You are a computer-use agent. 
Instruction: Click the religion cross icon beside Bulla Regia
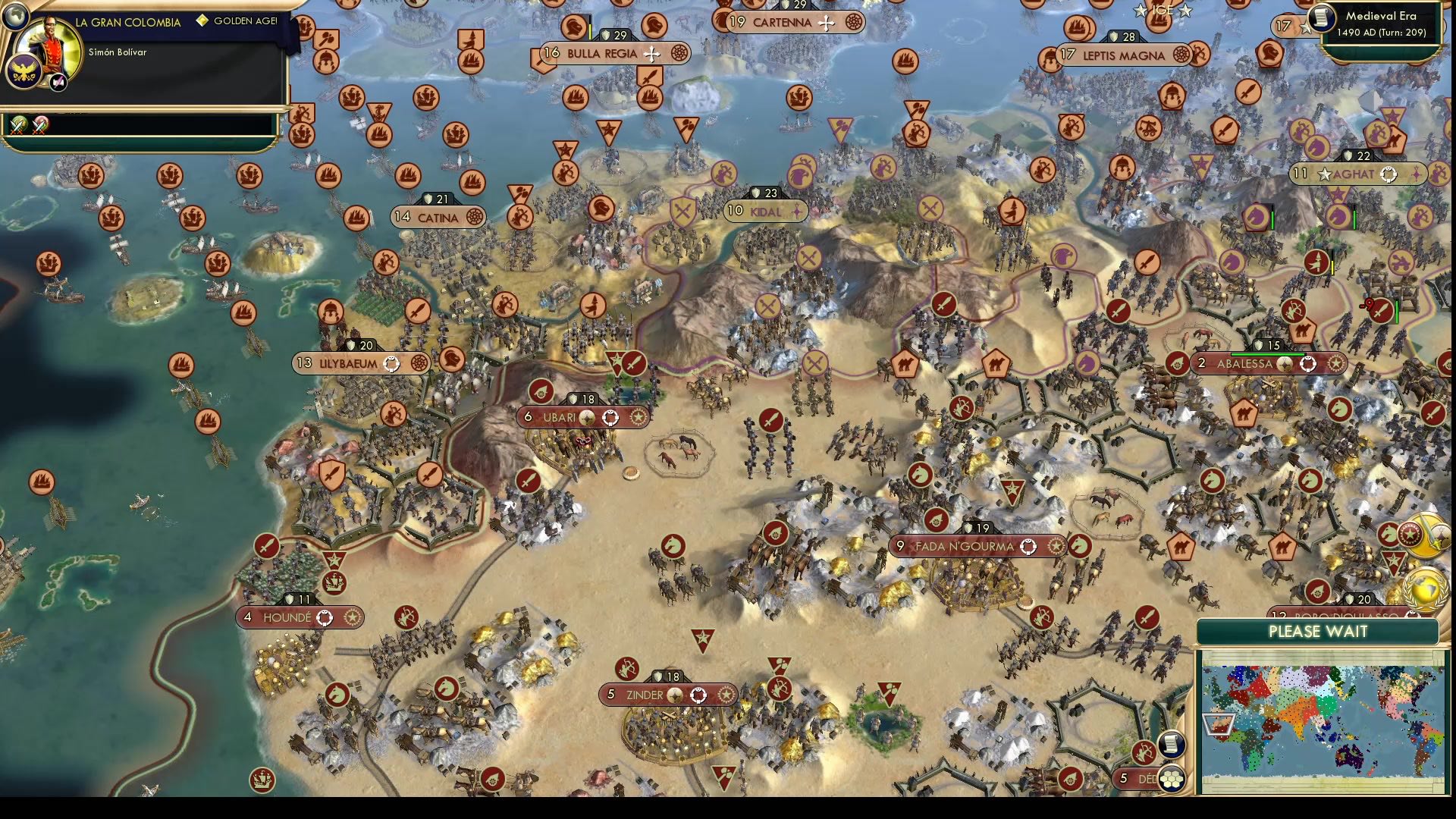tap(651, 54)
